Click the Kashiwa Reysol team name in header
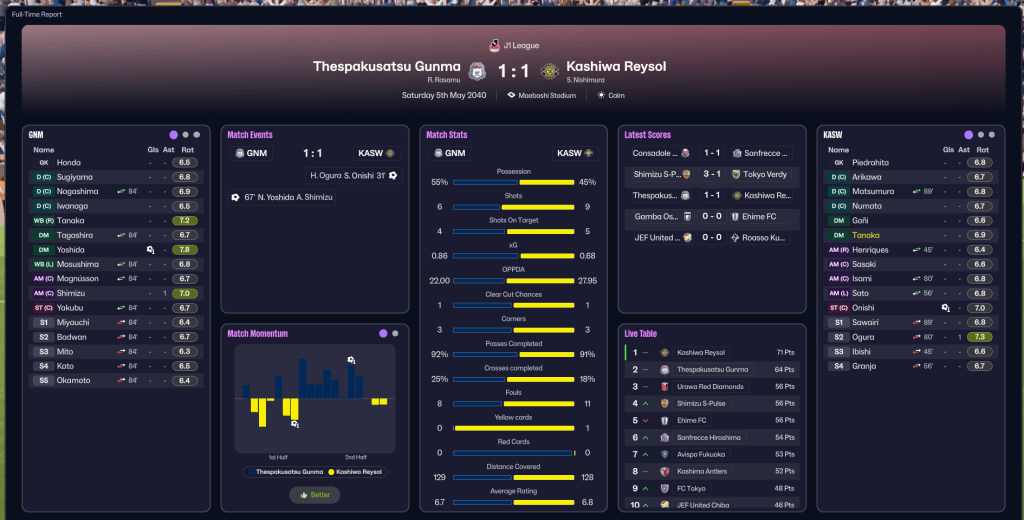 616,67
